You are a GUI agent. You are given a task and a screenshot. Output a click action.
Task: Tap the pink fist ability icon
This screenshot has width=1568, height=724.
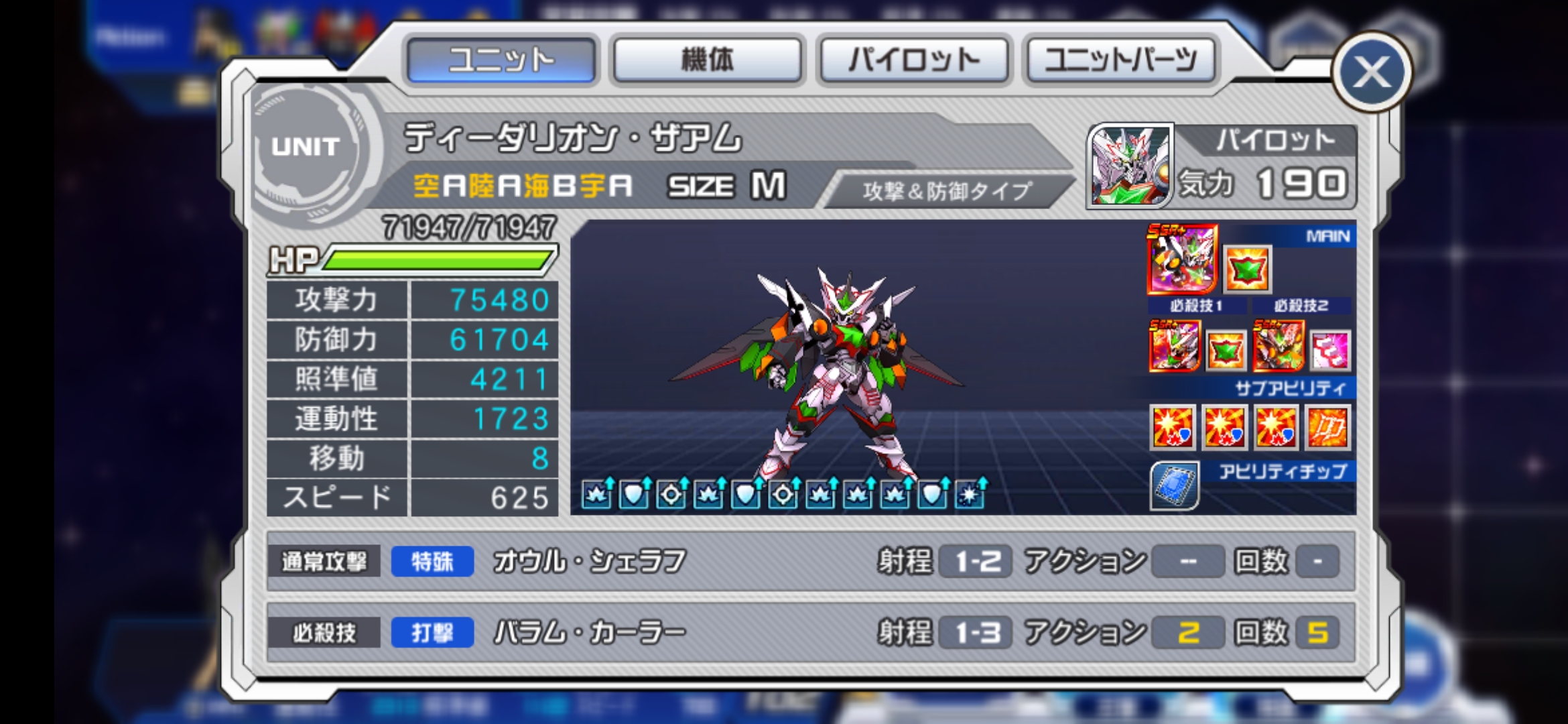(x=1329, y=350)
